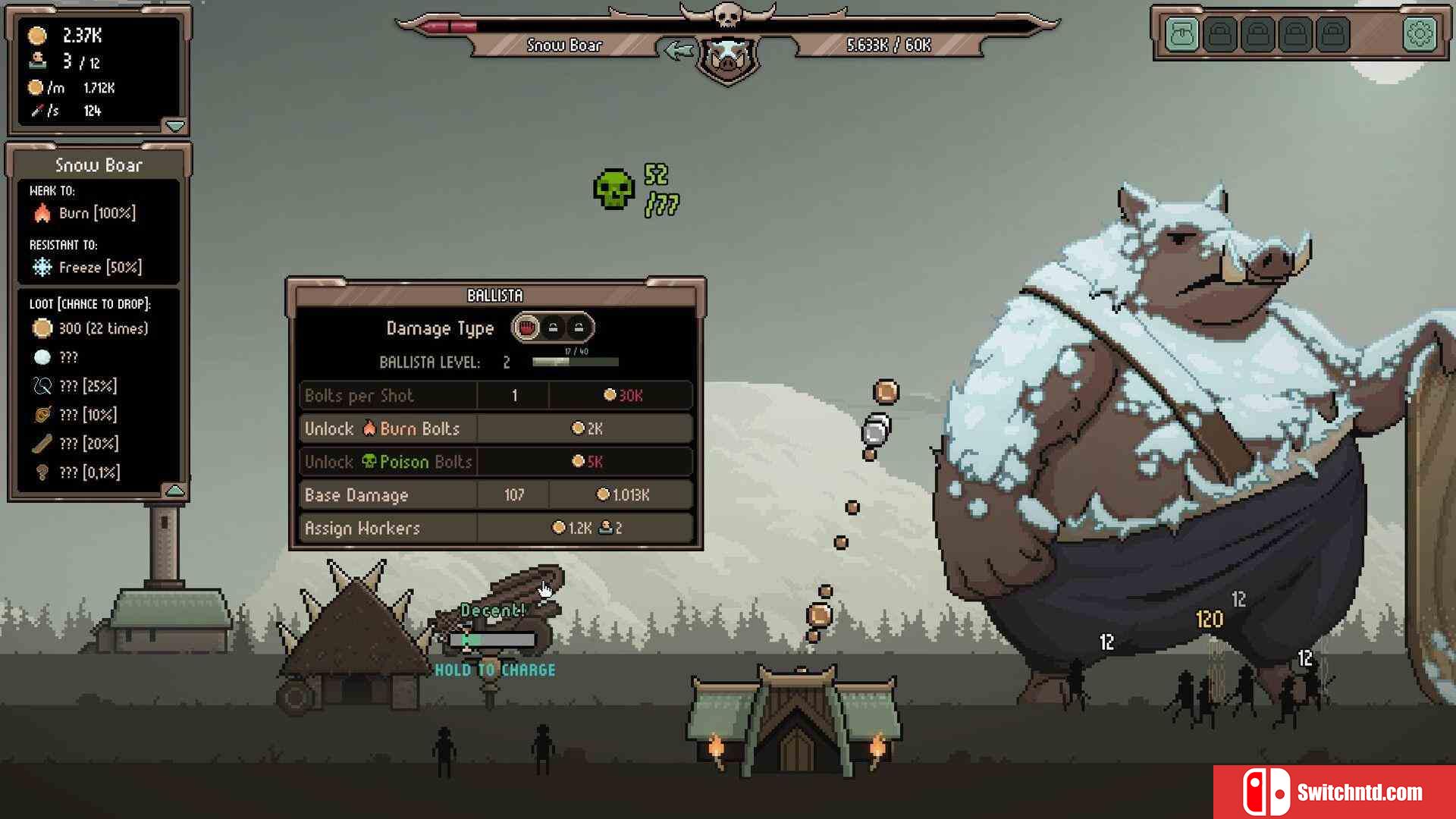This screenshot has width=1456, height=819.
Task: Collapse the Snow Boar info panel
Action: 174,491
